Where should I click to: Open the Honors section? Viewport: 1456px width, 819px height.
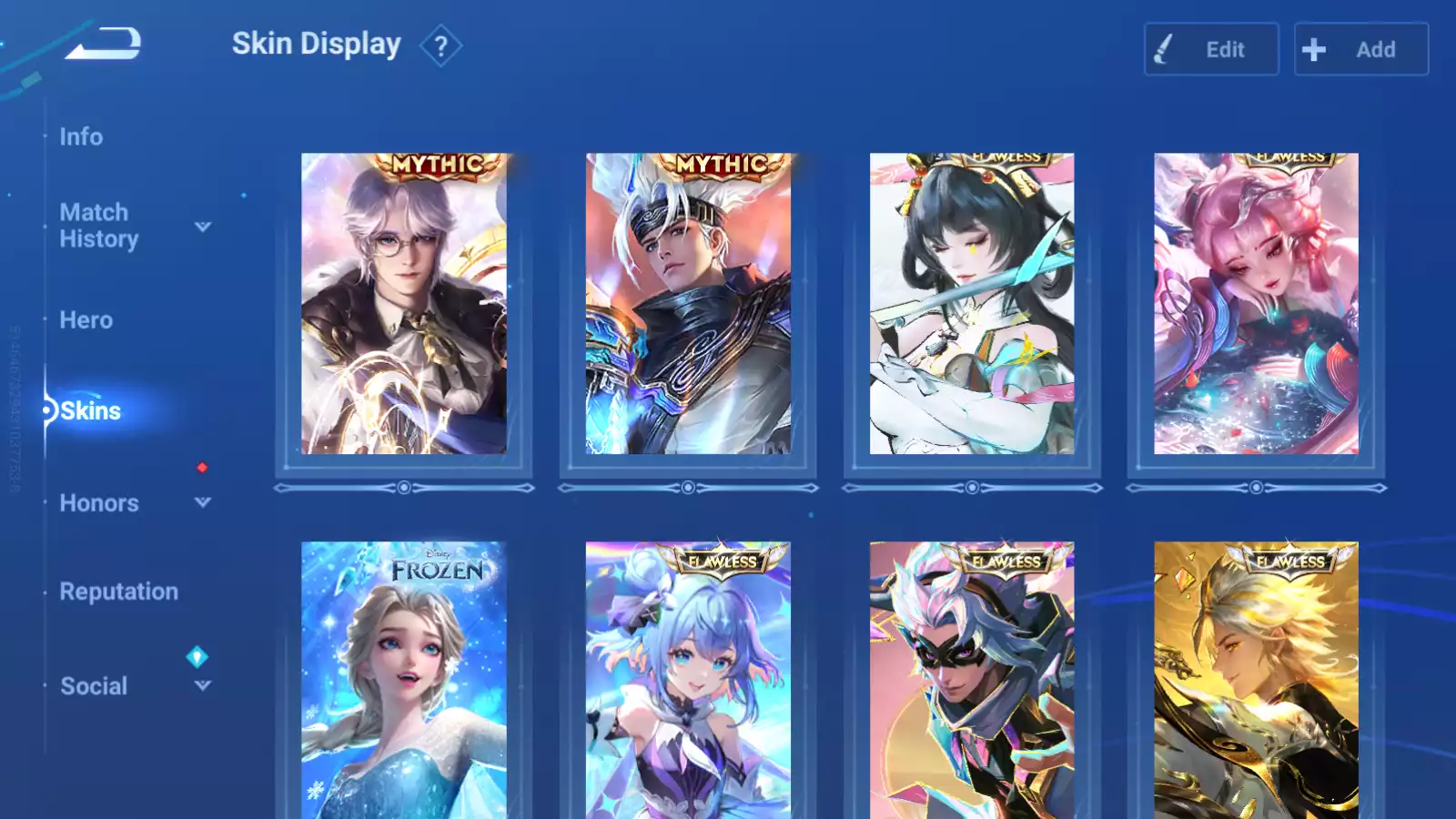[x=99, y=503]
